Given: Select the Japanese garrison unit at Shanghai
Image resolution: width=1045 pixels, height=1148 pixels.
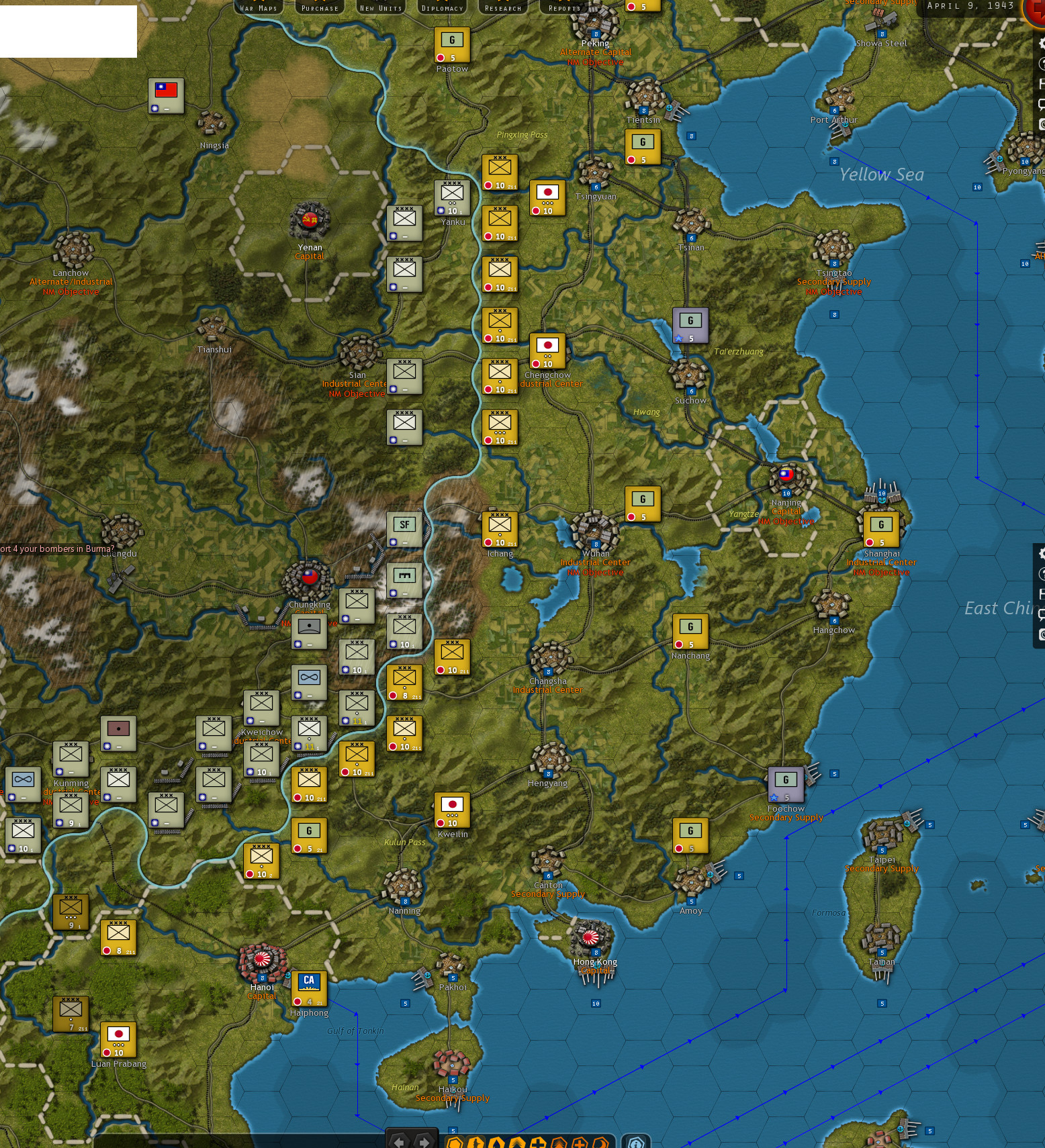Looking at the screenshot, I should [x=881, y=530].
